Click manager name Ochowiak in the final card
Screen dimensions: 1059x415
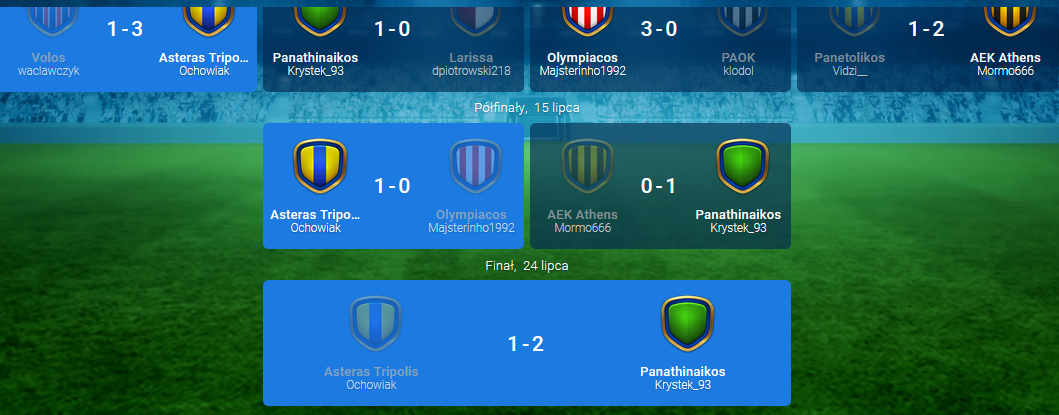[x=371, y=385]
